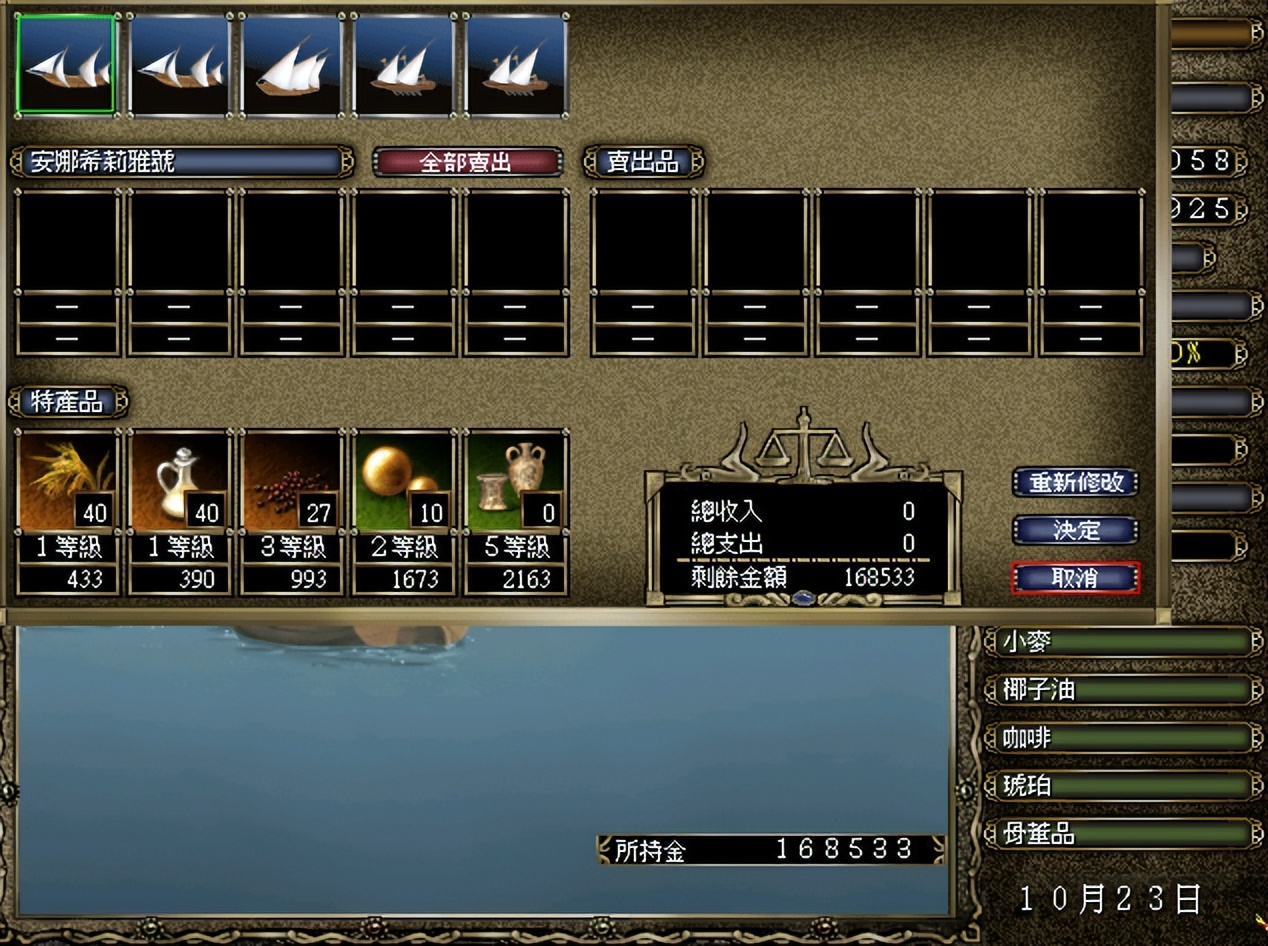Select 椰子油 in the goods list
Image resolution: width=1268 pixels, height=946 pixels.
pyautogui.click(x=1122, y=690)
